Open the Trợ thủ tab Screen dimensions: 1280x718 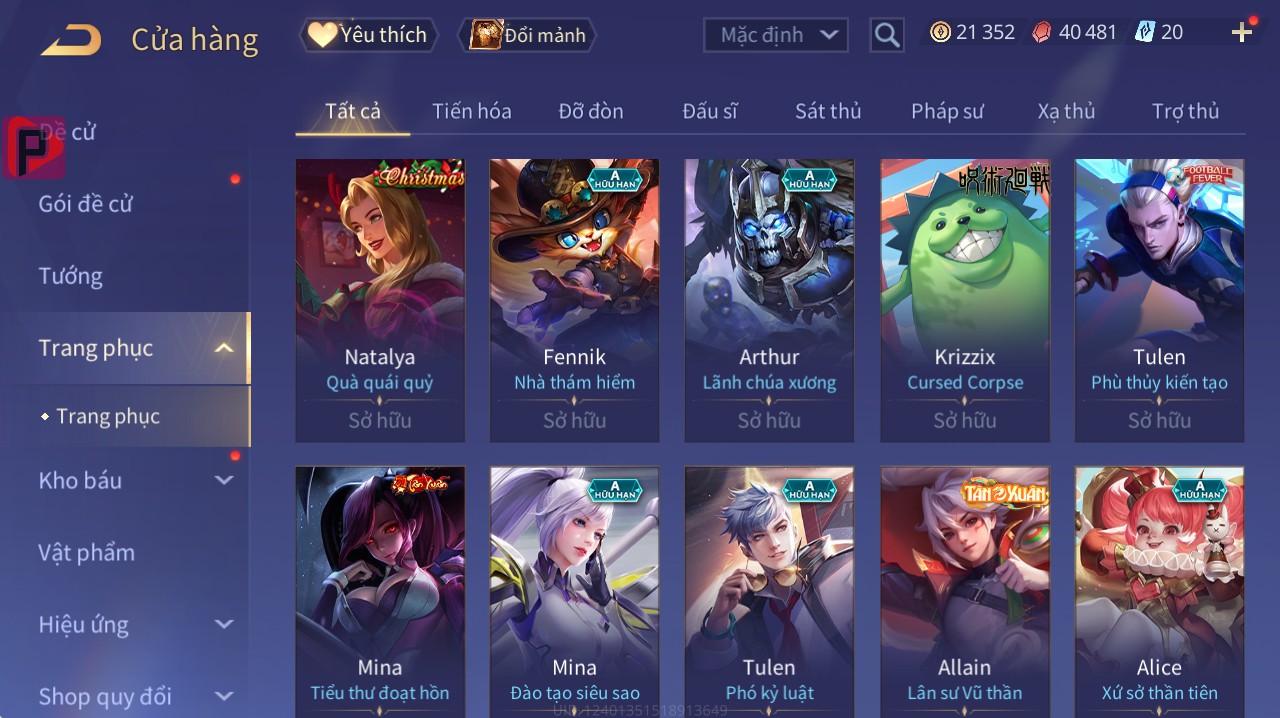tap(1185, 111)
